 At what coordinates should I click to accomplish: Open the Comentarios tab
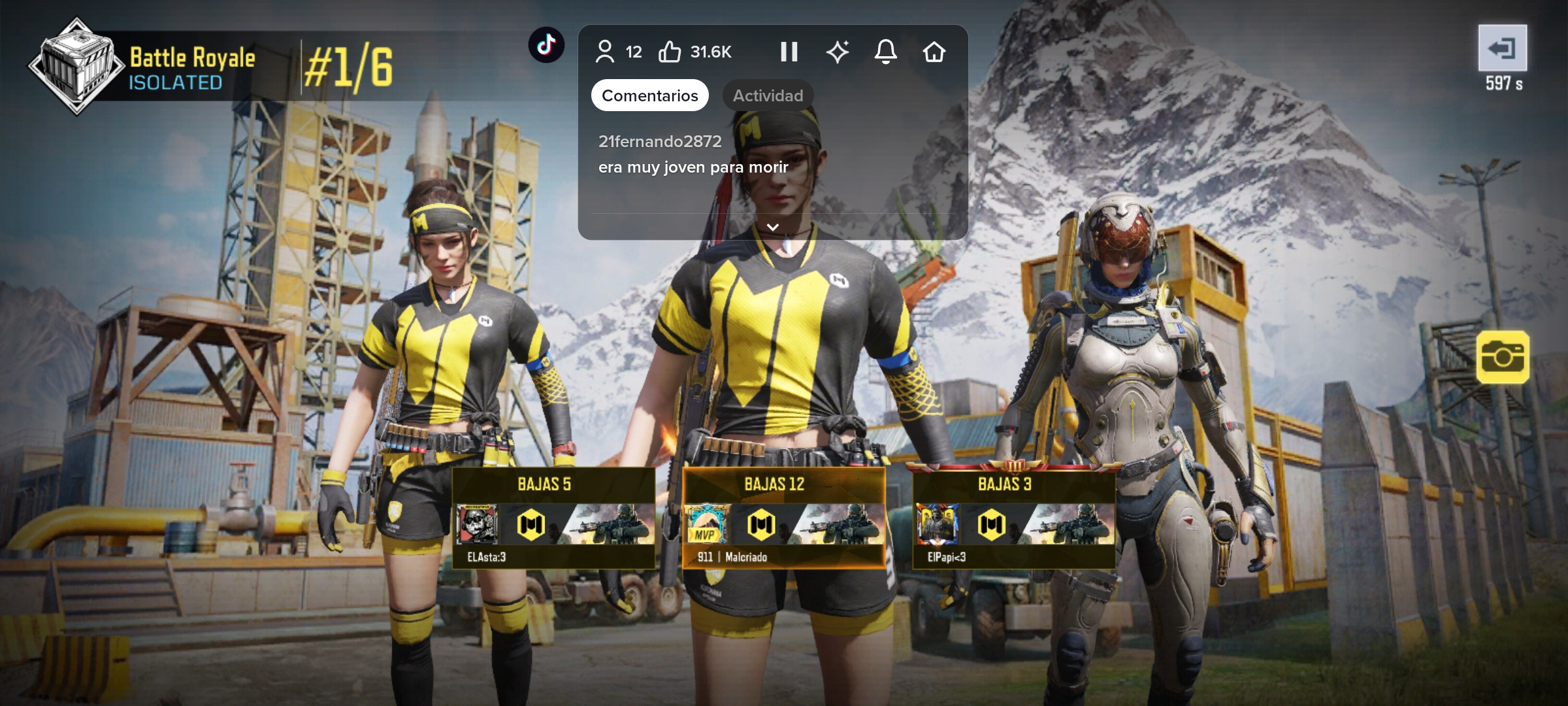point(649,95)
